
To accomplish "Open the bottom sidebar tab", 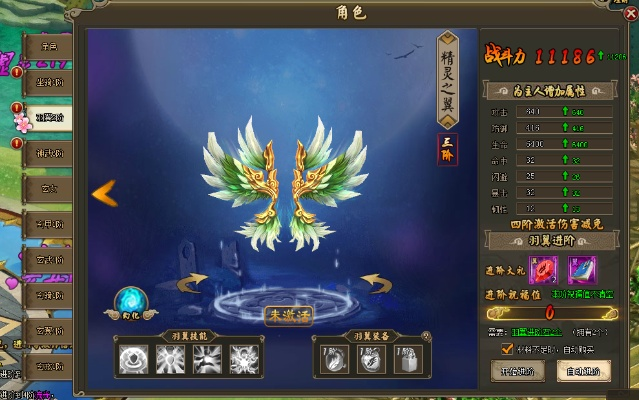I will pyautogui.click(x=48, y=366).
